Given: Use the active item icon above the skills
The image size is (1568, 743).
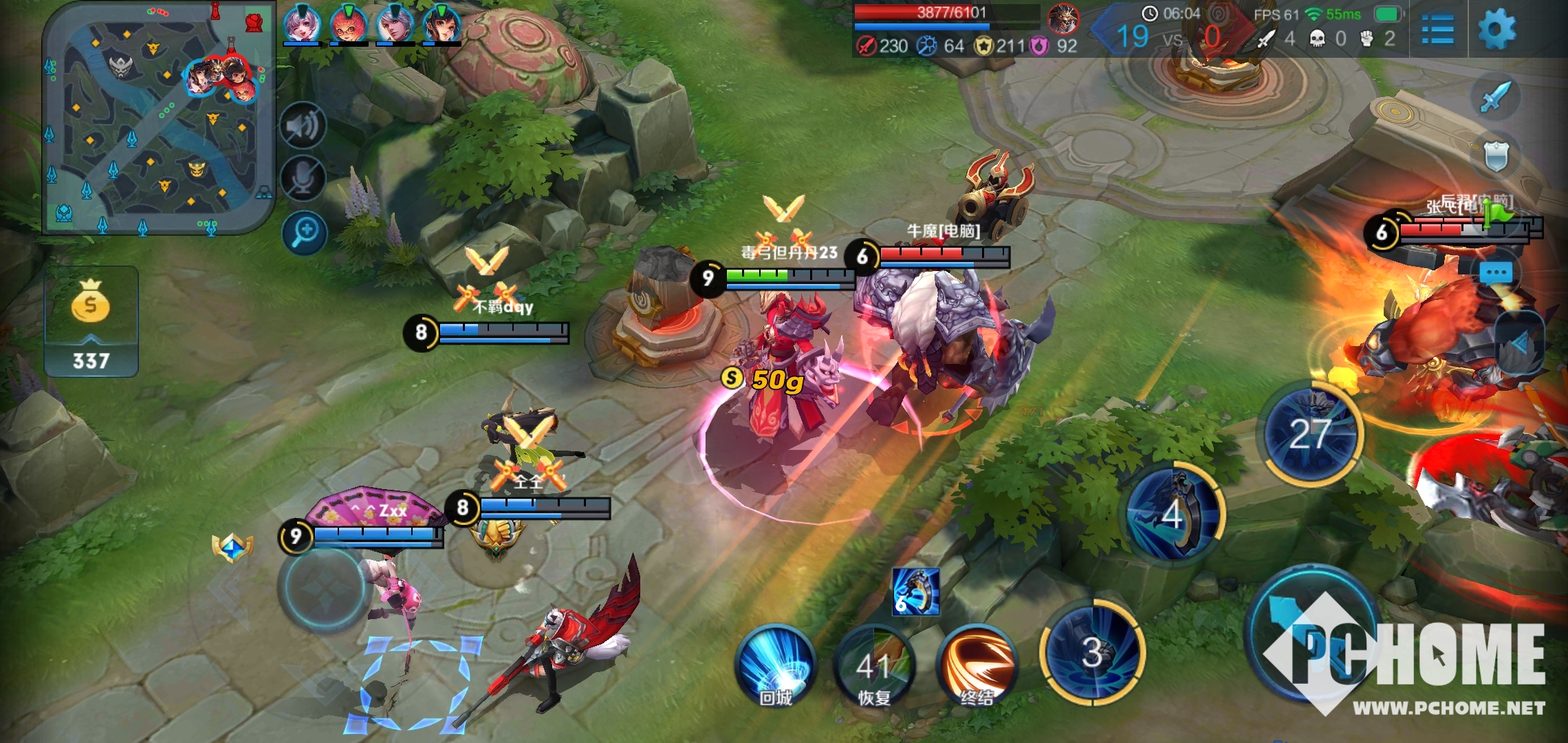Looking at the screenshot, I should [915, 592].
